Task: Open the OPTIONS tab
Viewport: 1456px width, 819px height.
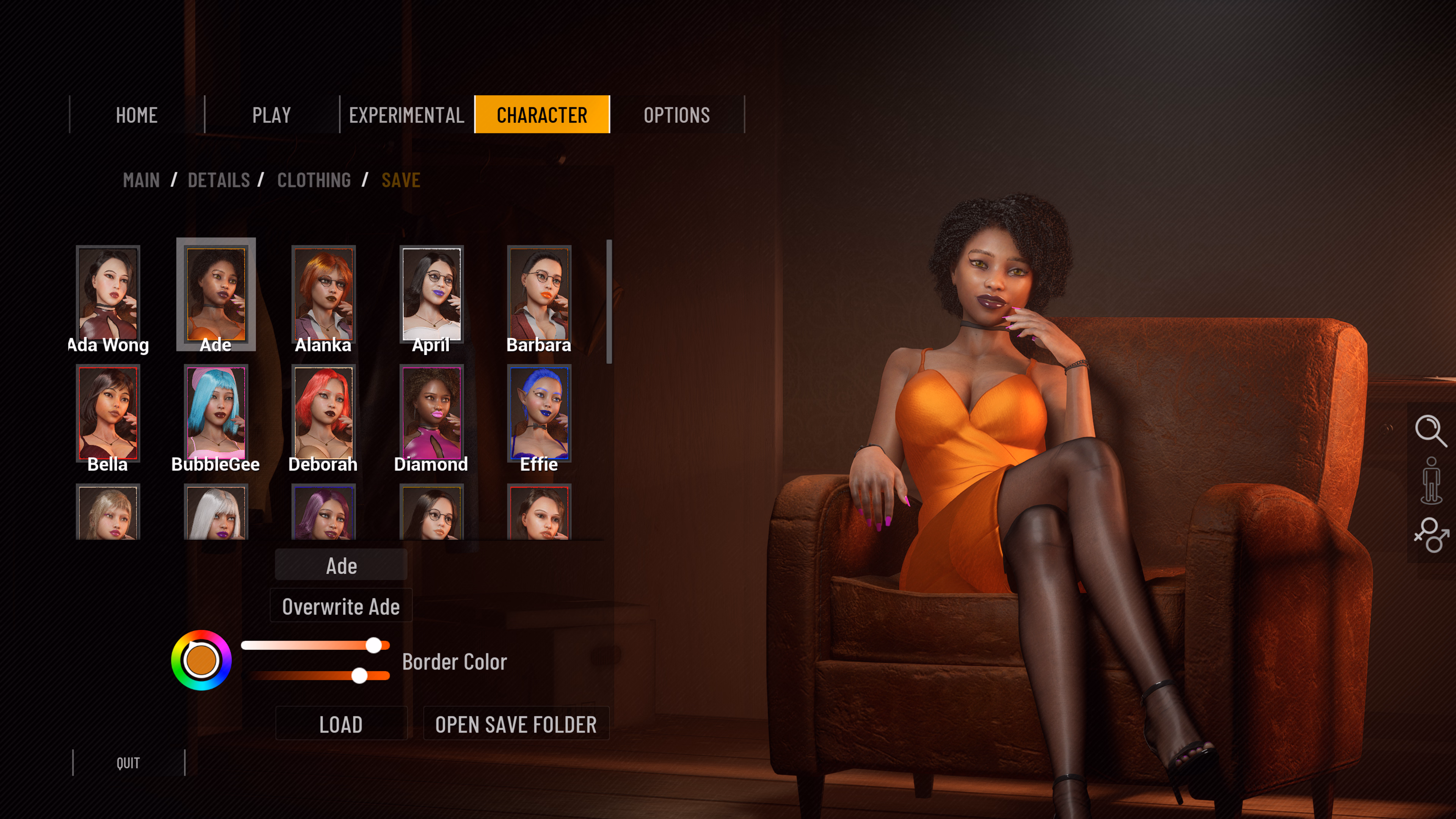Action: pyautogui.click(x=676, y=115)
